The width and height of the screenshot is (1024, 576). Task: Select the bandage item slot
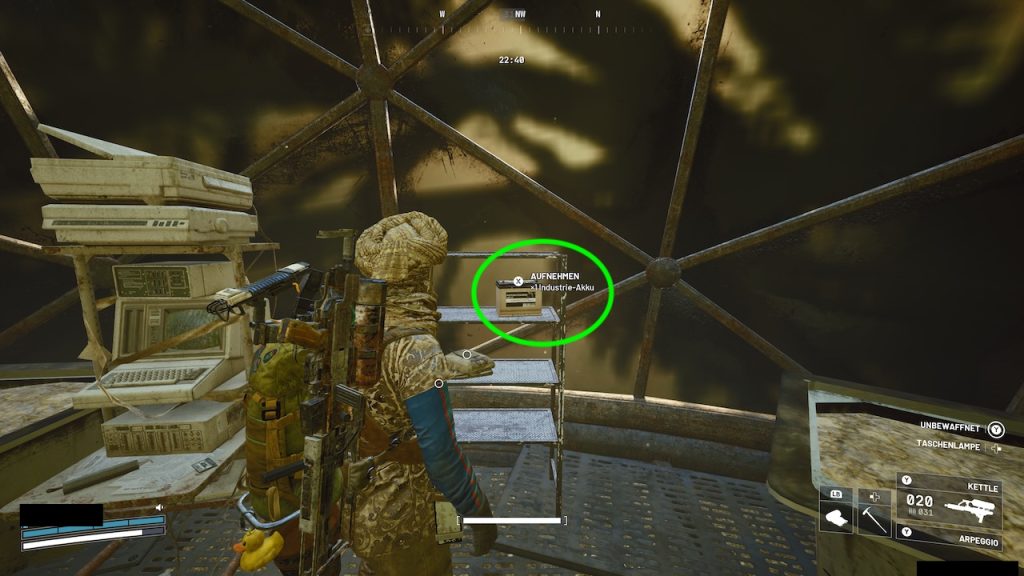(x=835, y=518)
